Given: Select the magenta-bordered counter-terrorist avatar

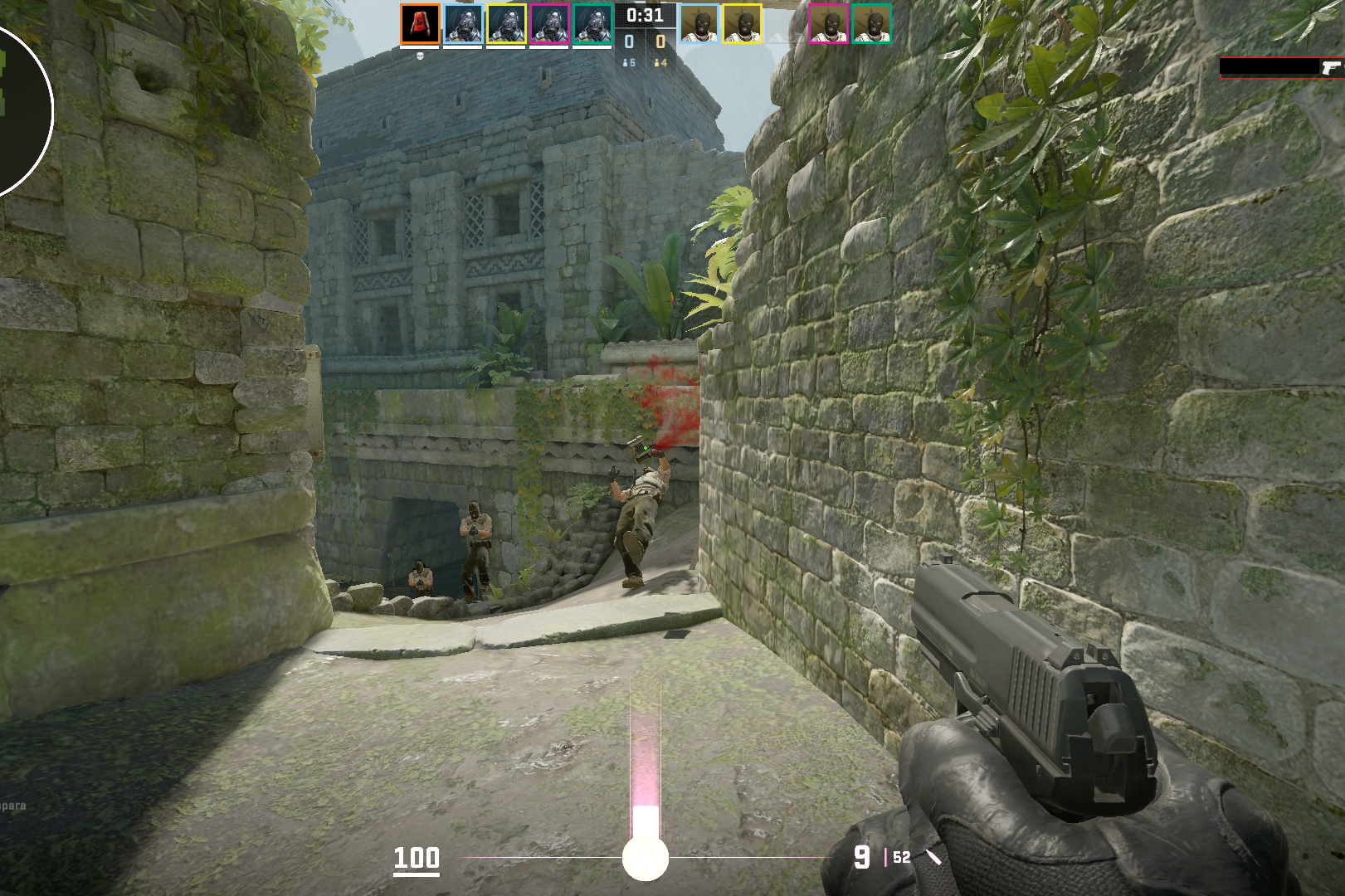Looking at the screenshot, I should point(549,24).
